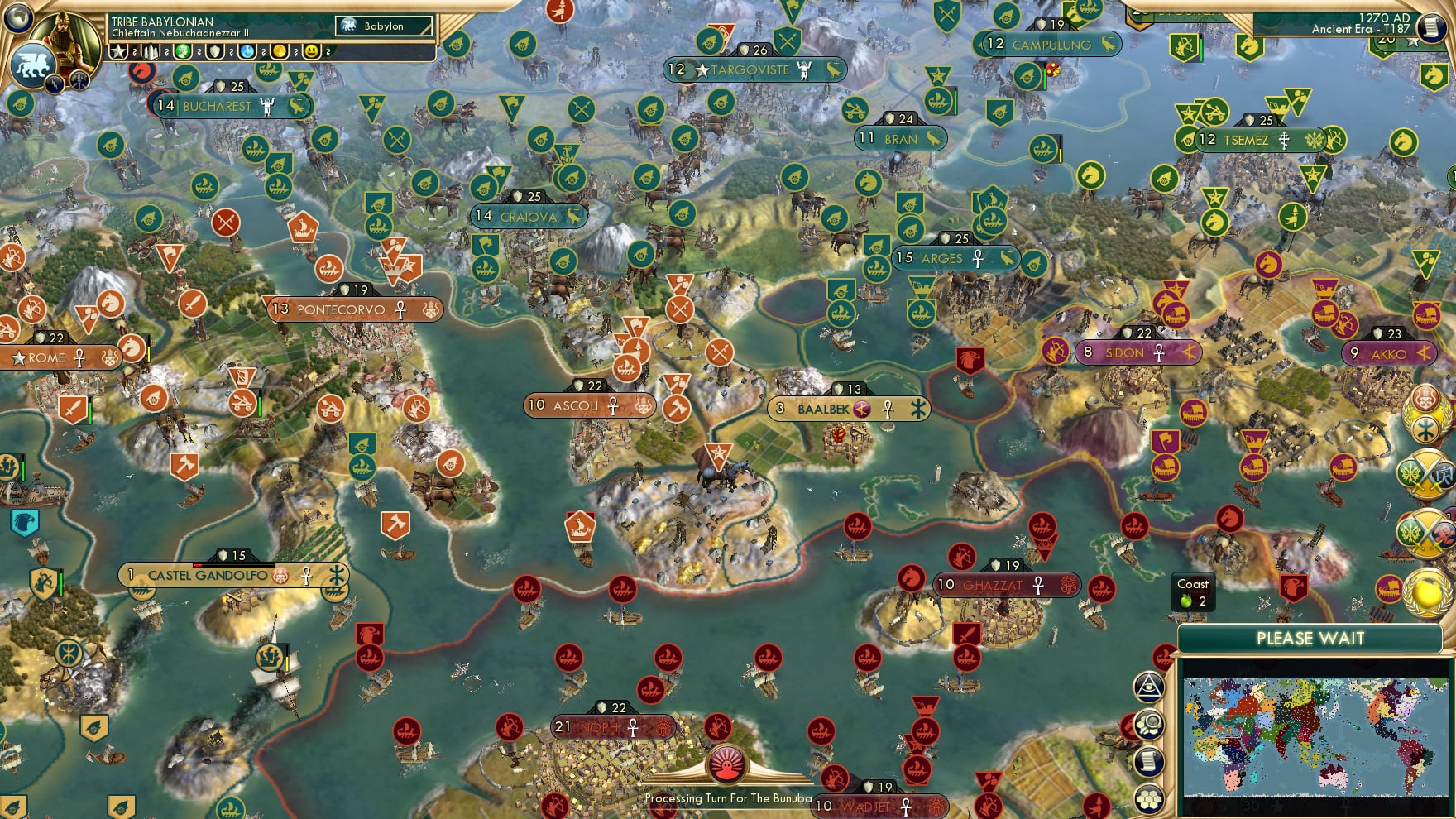Screen dimensions: 1456x819
Task: Click the crossed hammers icon under the leader portrait
Action: (79, 80)
